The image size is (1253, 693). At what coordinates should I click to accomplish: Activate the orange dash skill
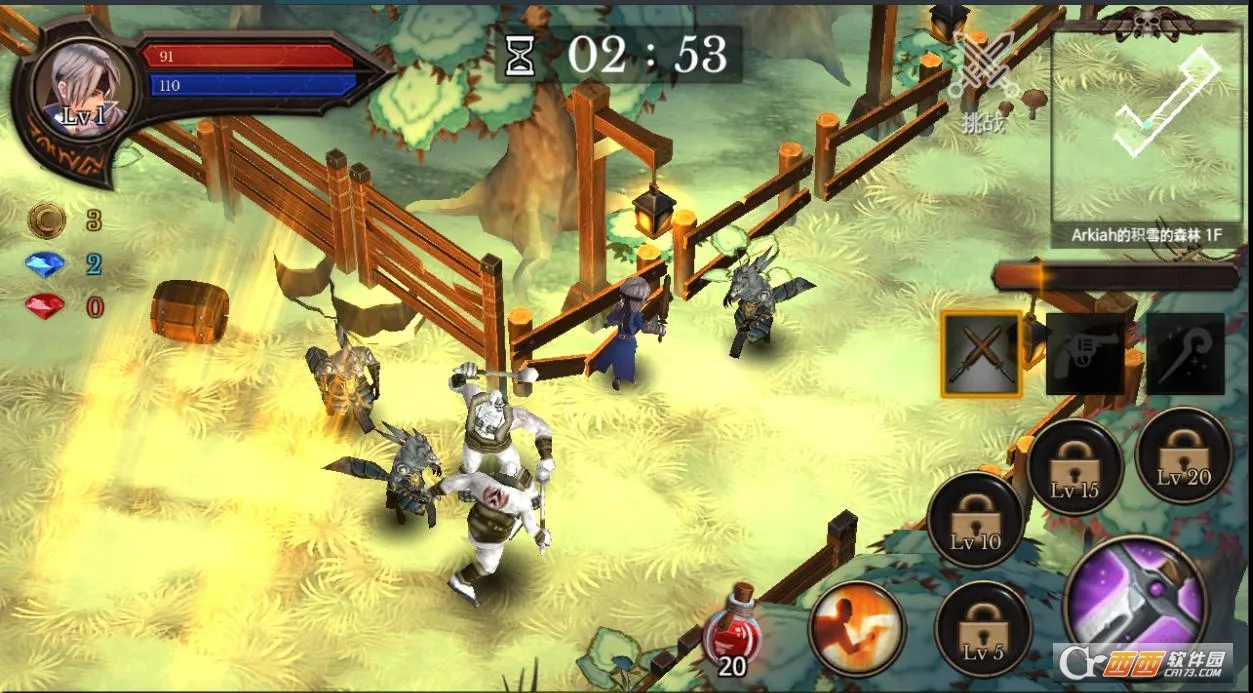[856, 628]
